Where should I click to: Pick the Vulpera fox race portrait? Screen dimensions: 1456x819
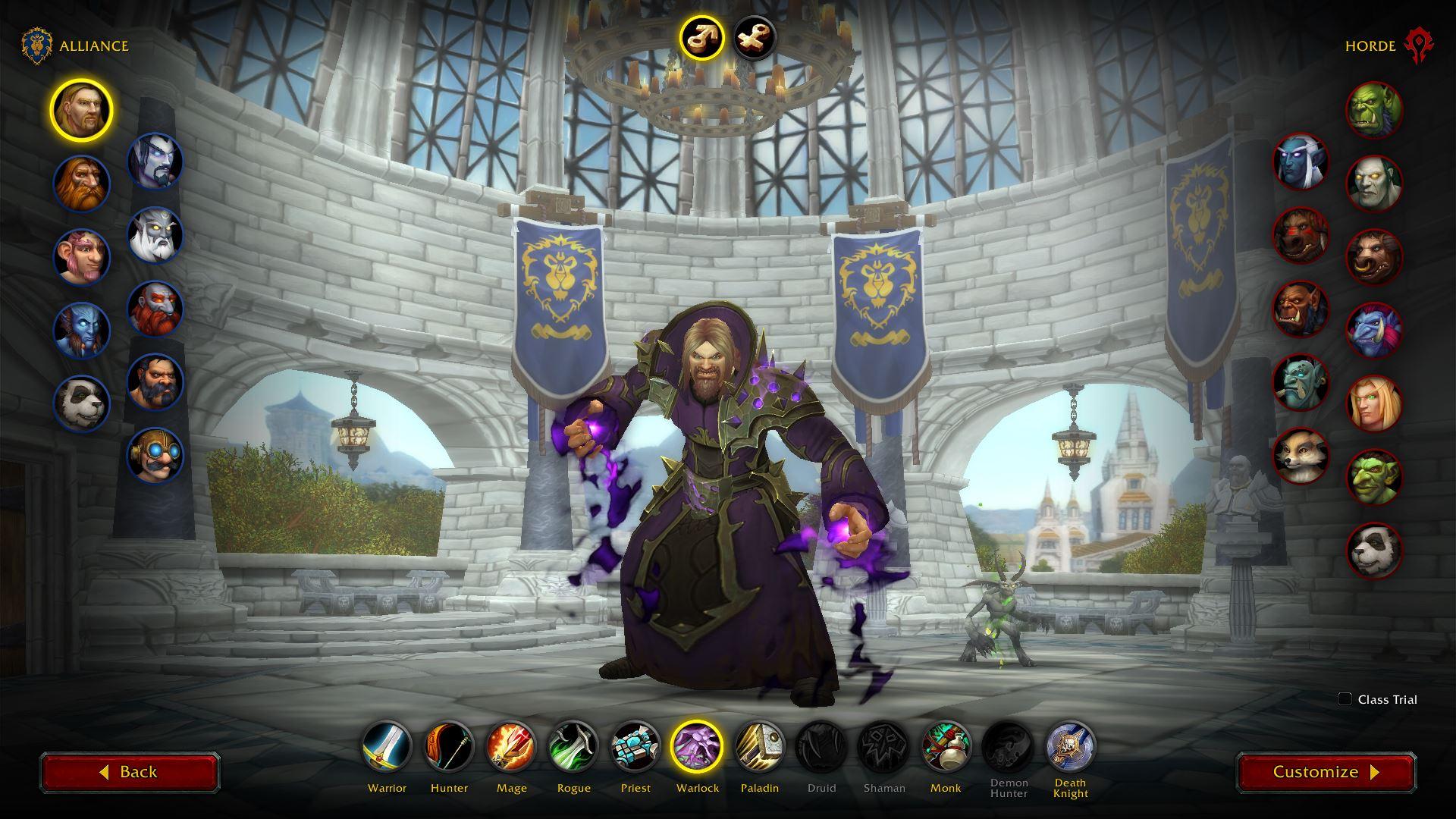pyautogui.click(x=1301, y=455)
